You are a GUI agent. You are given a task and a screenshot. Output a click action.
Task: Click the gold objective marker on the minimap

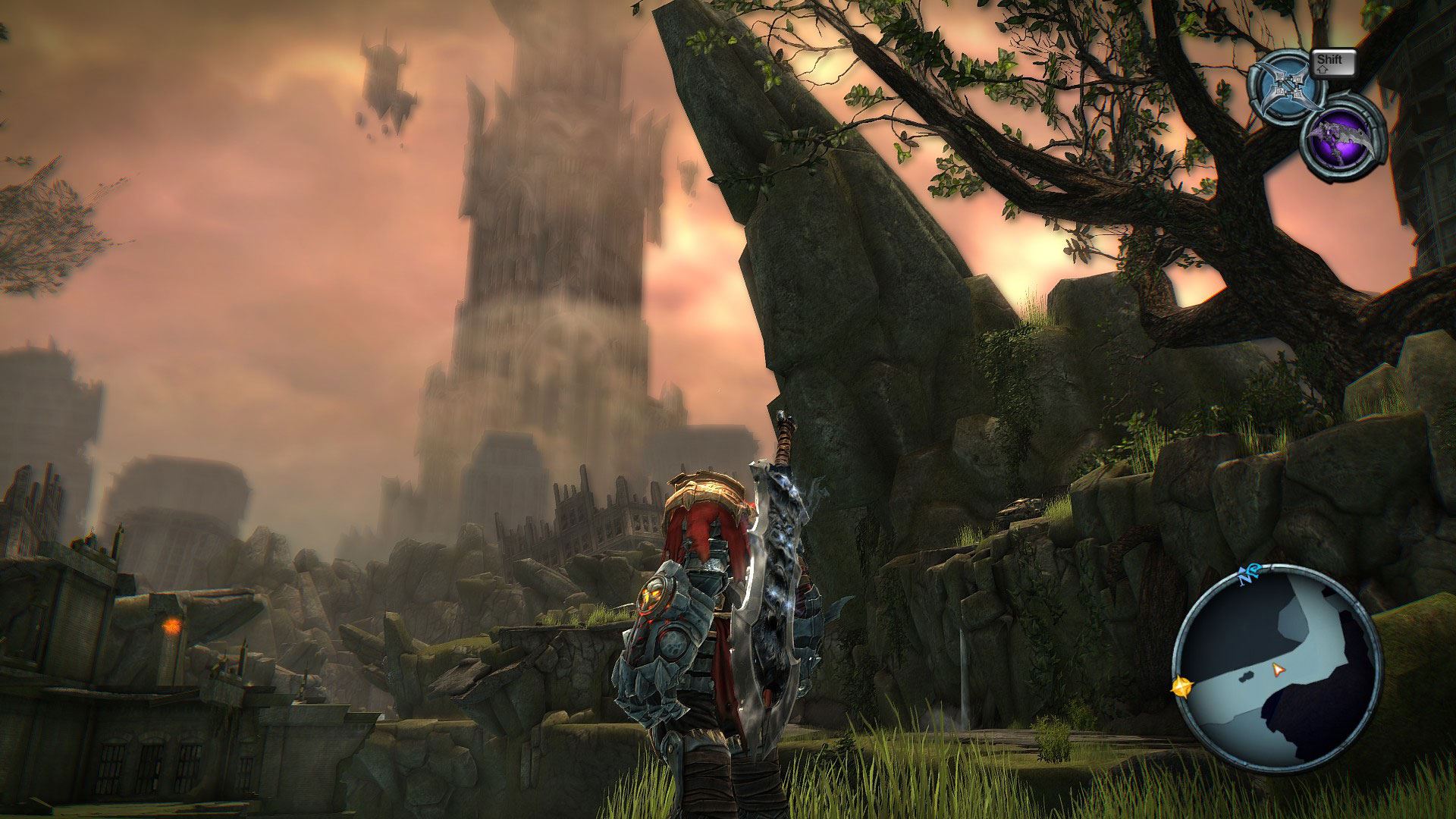(1181, 687)
